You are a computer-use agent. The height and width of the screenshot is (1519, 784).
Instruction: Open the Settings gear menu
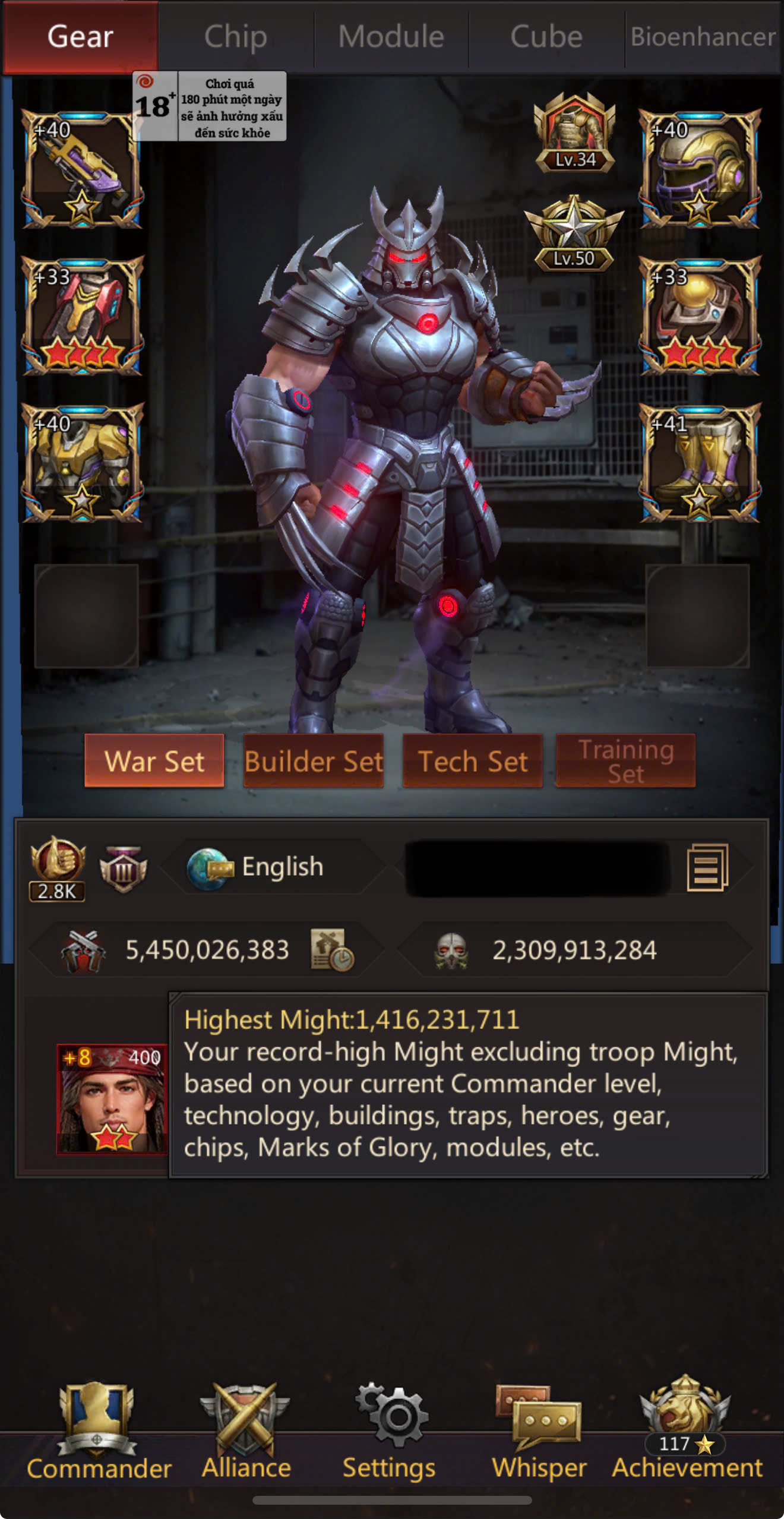(390, 1432)
